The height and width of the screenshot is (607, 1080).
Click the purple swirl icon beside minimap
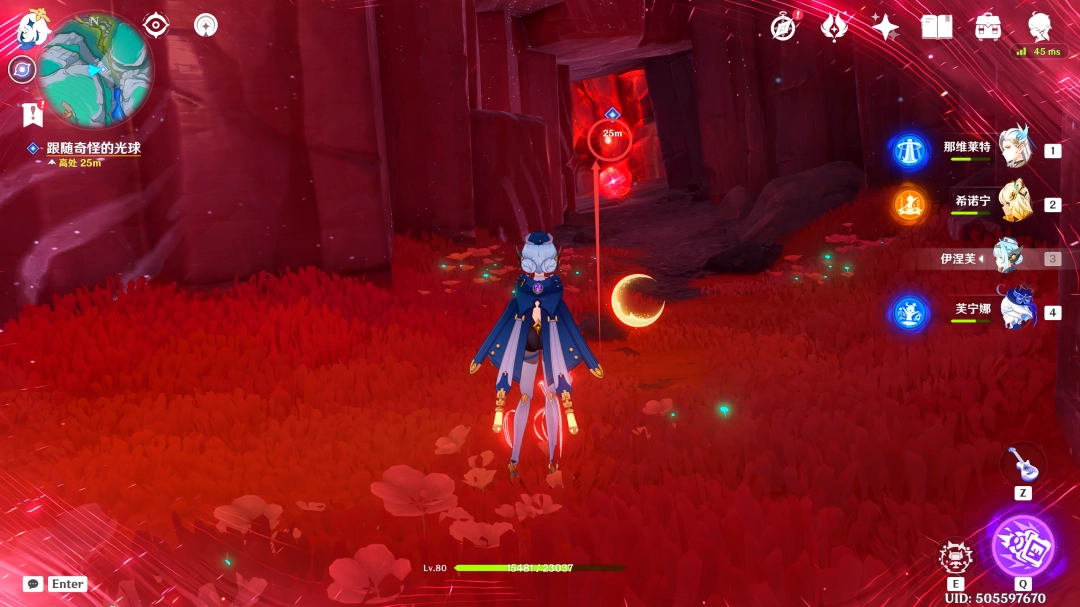22,69
